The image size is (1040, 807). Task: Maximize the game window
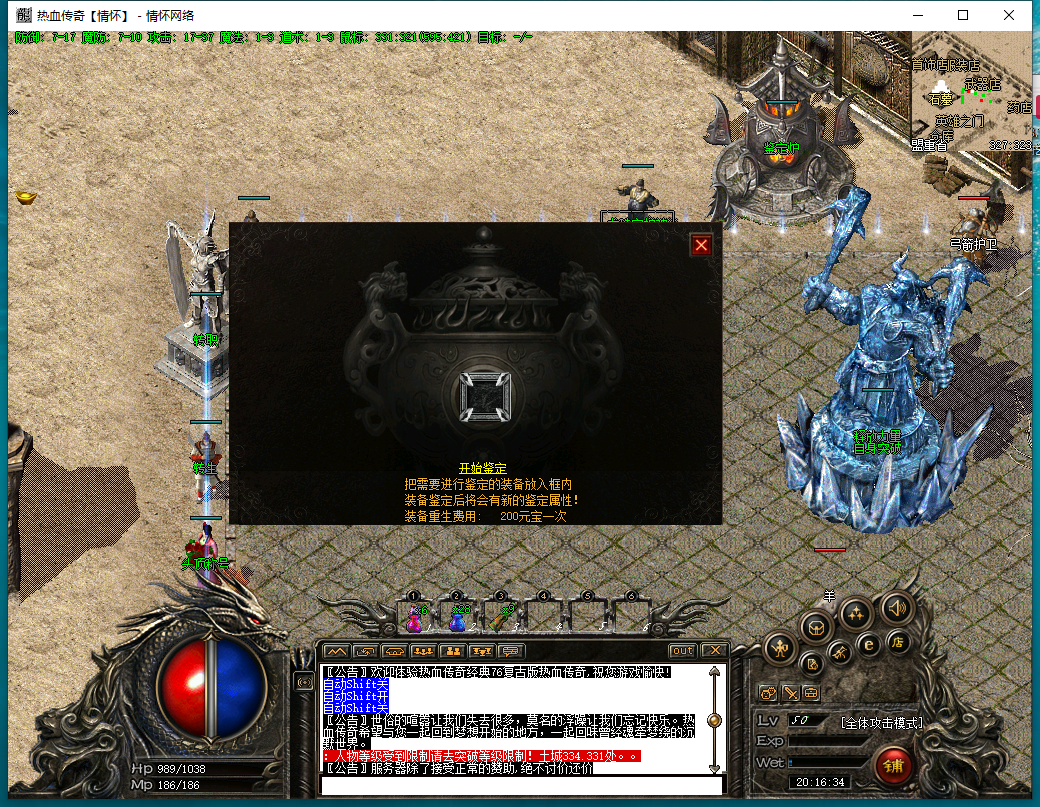[963, 15]
